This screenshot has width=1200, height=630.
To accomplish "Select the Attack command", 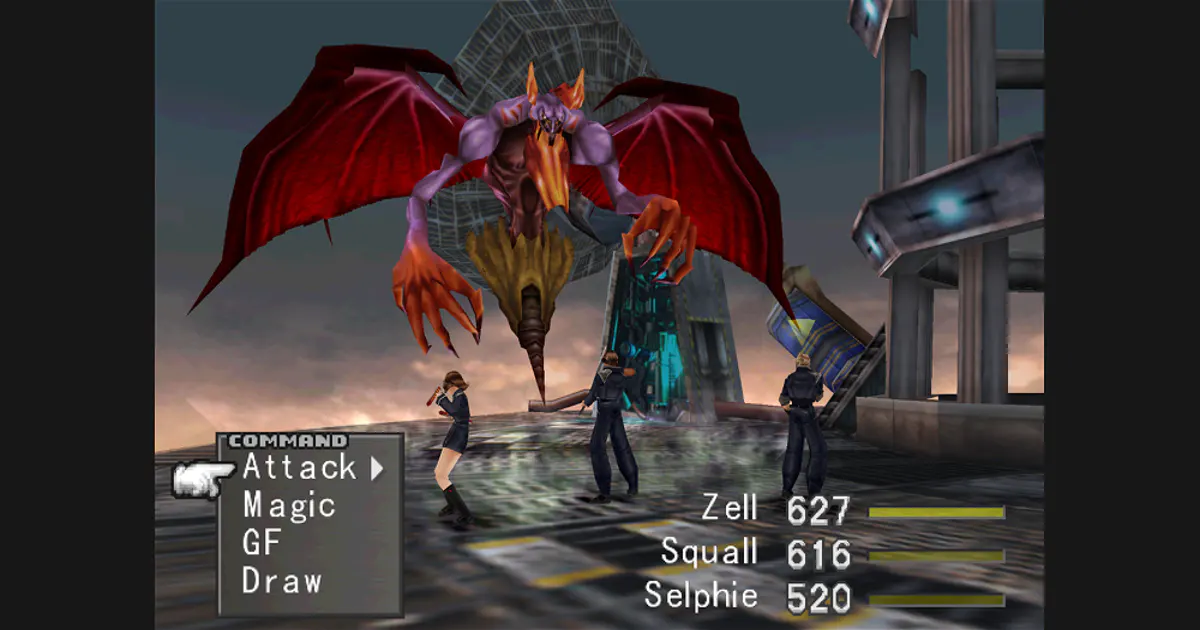I will click(299, 467).
